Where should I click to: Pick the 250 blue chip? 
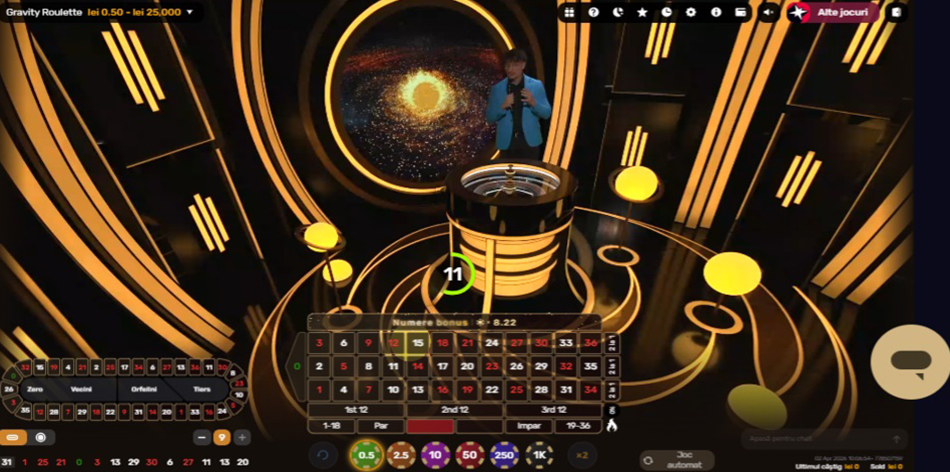[505, 456]
